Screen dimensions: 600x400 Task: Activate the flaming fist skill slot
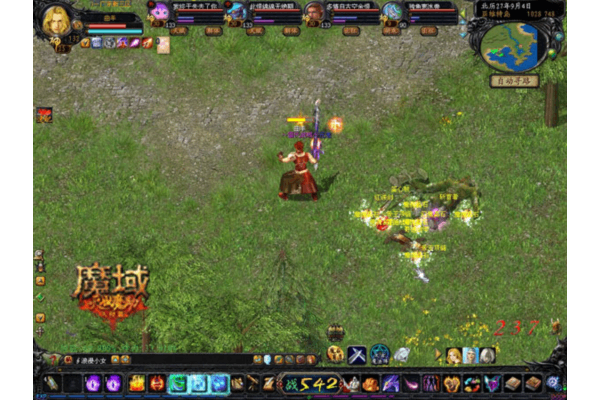[370, 383]
